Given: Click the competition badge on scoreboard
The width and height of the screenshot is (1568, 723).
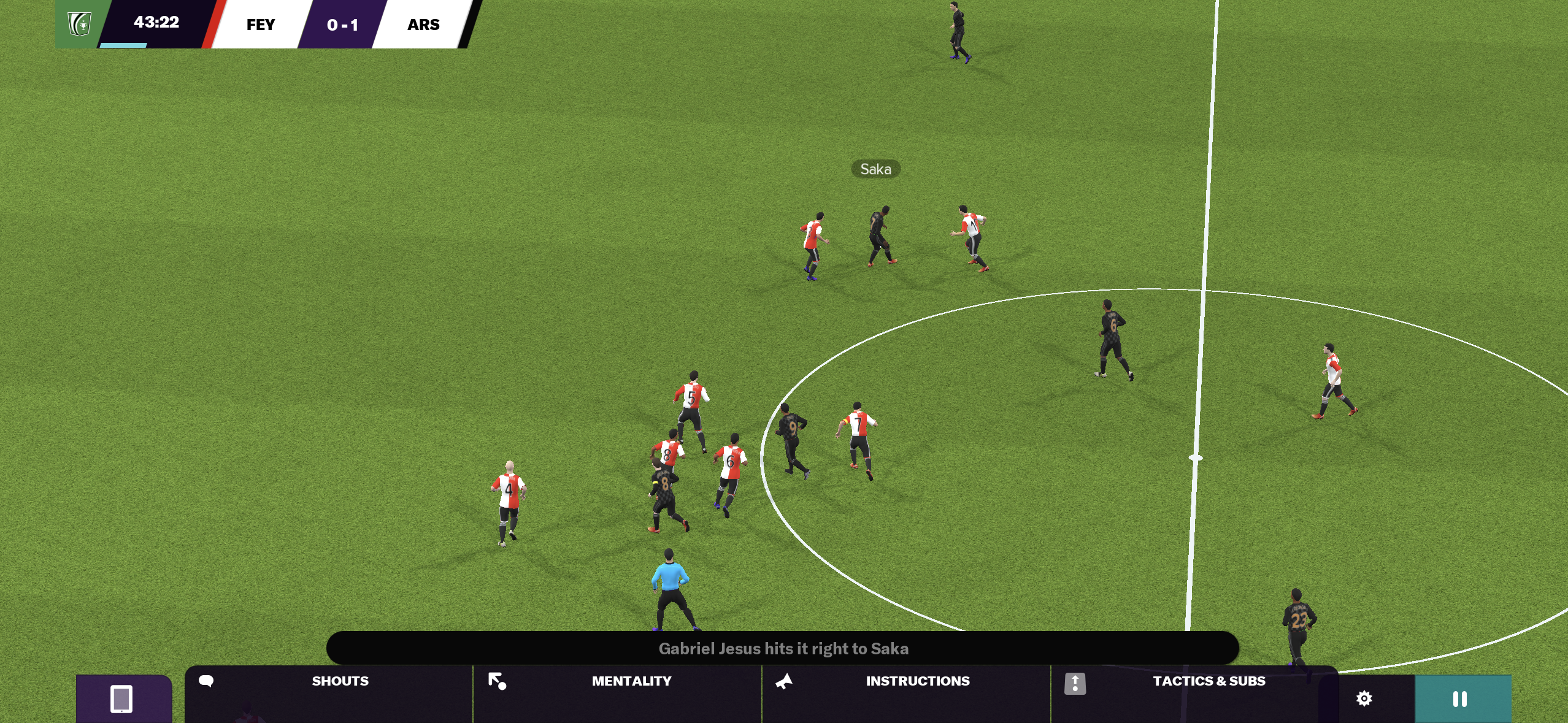Looking at the screenshot, I should 80,24.
